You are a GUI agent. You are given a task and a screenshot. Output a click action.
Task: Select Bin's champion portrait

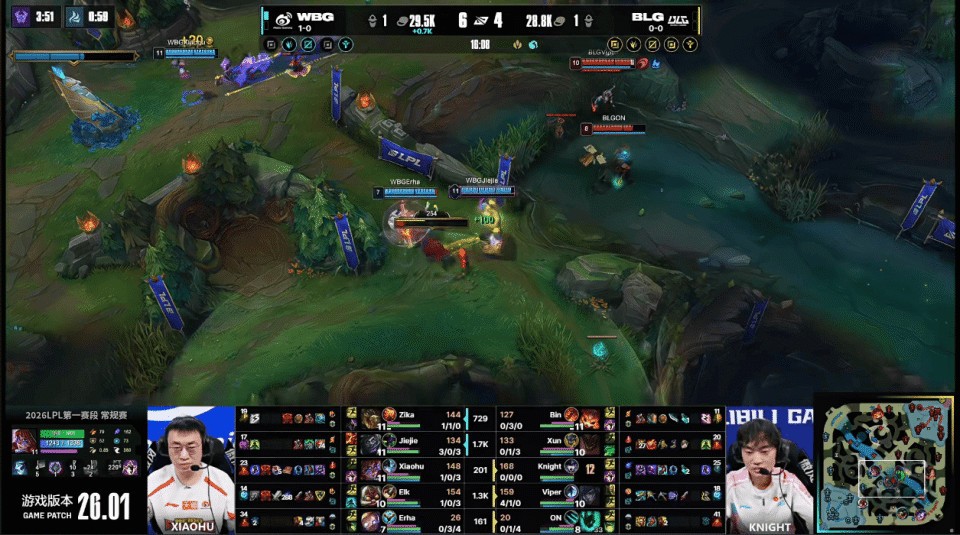(572, 416)
